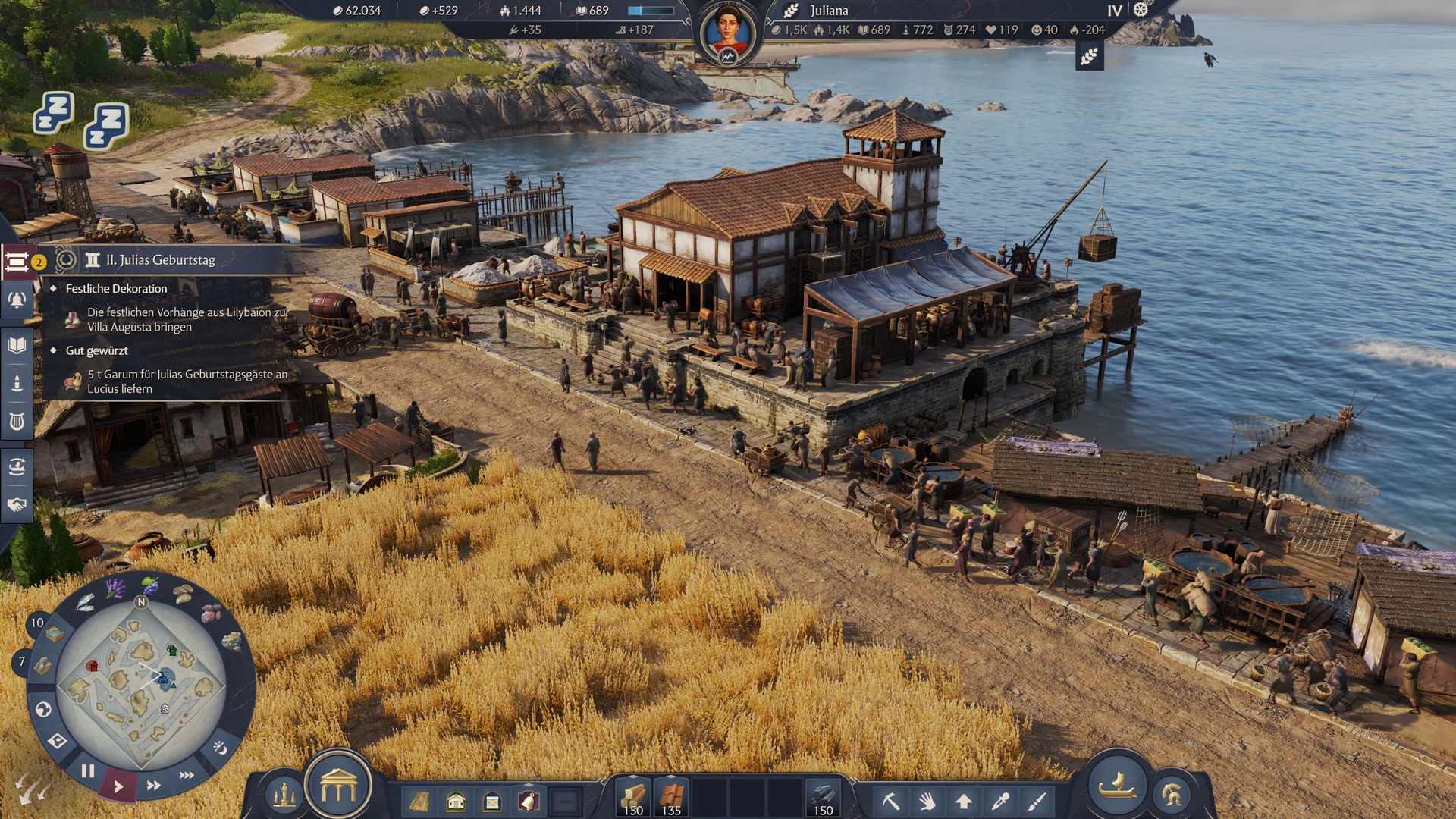Screen dimensions: 1456x819
Task: Set game speed to double fast-forward
Action: pos(153,786)
